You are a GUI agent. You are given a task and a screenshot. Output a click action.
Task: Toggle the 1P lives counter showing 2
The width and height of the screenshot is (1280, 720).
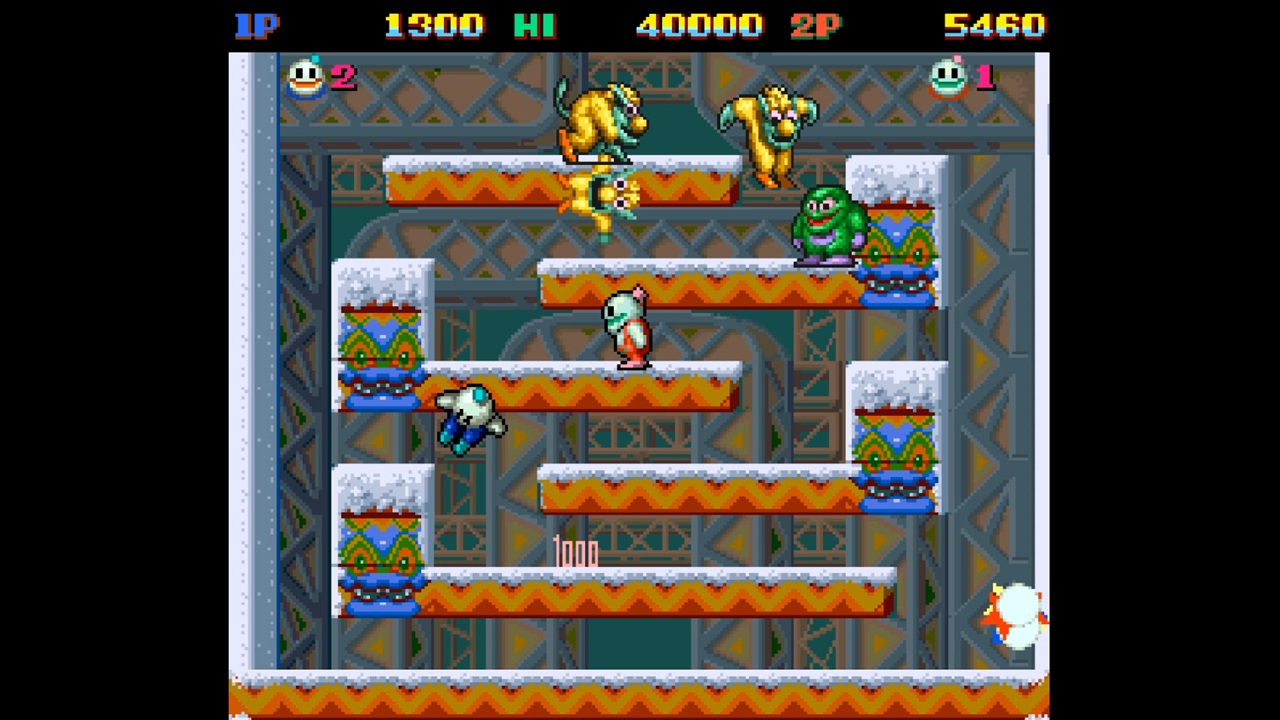[x=345, y=78]
